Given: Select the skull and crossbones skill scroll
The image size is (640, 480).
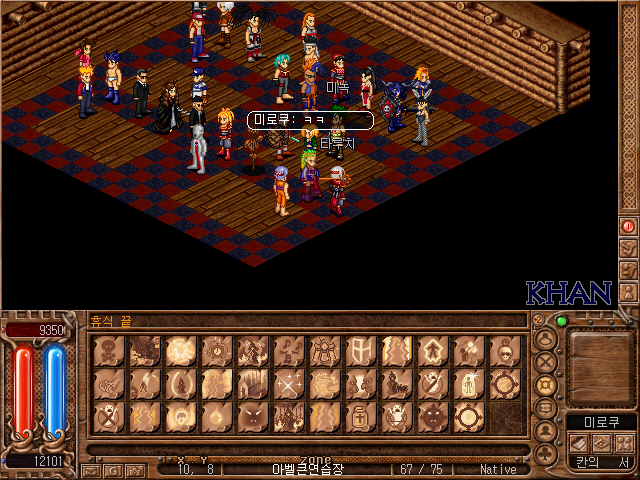Looking at the screenshot, I should (x=108, y=352).
